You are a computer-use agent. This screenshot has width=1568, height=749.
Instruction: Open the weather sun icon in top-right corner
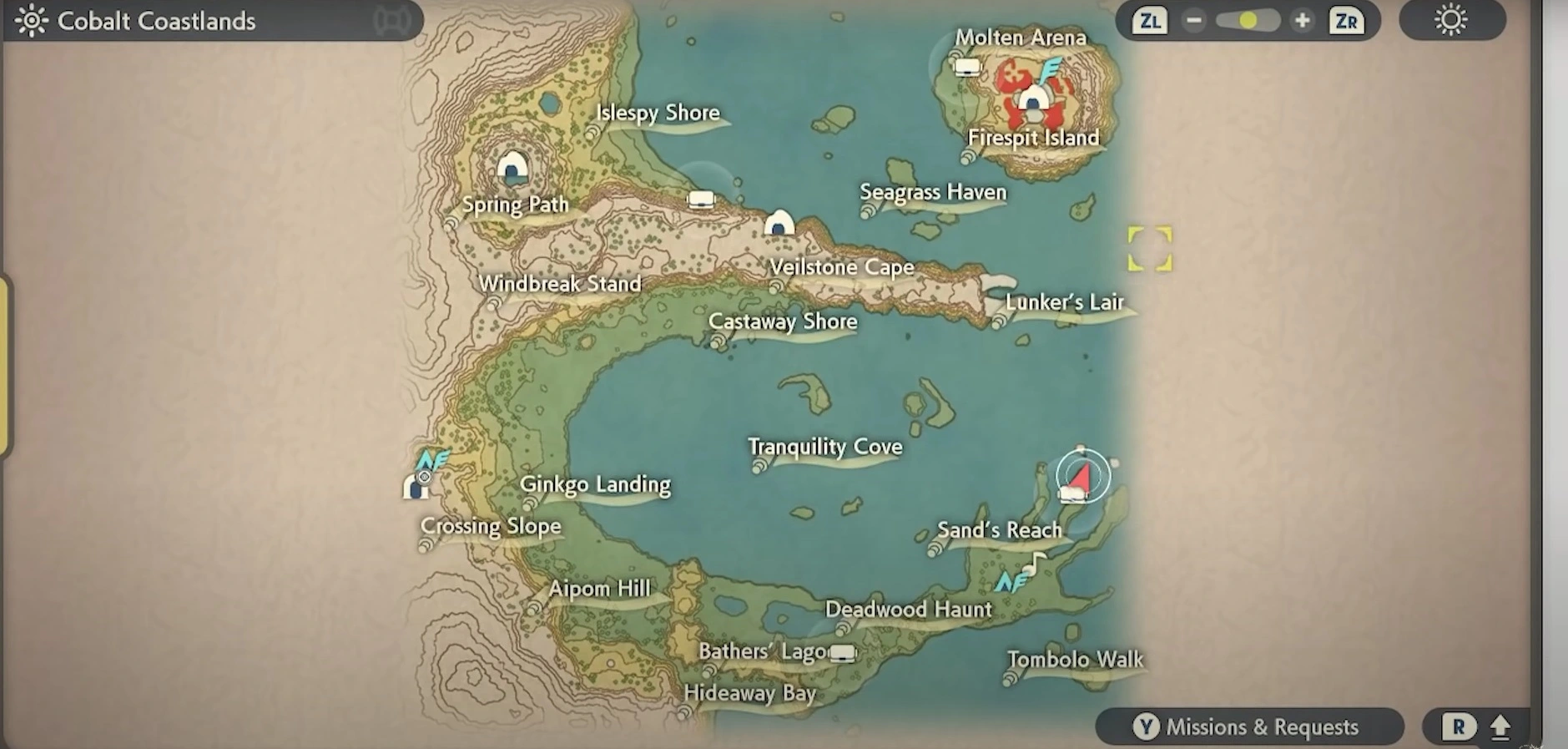click(x=1450, y=20)
